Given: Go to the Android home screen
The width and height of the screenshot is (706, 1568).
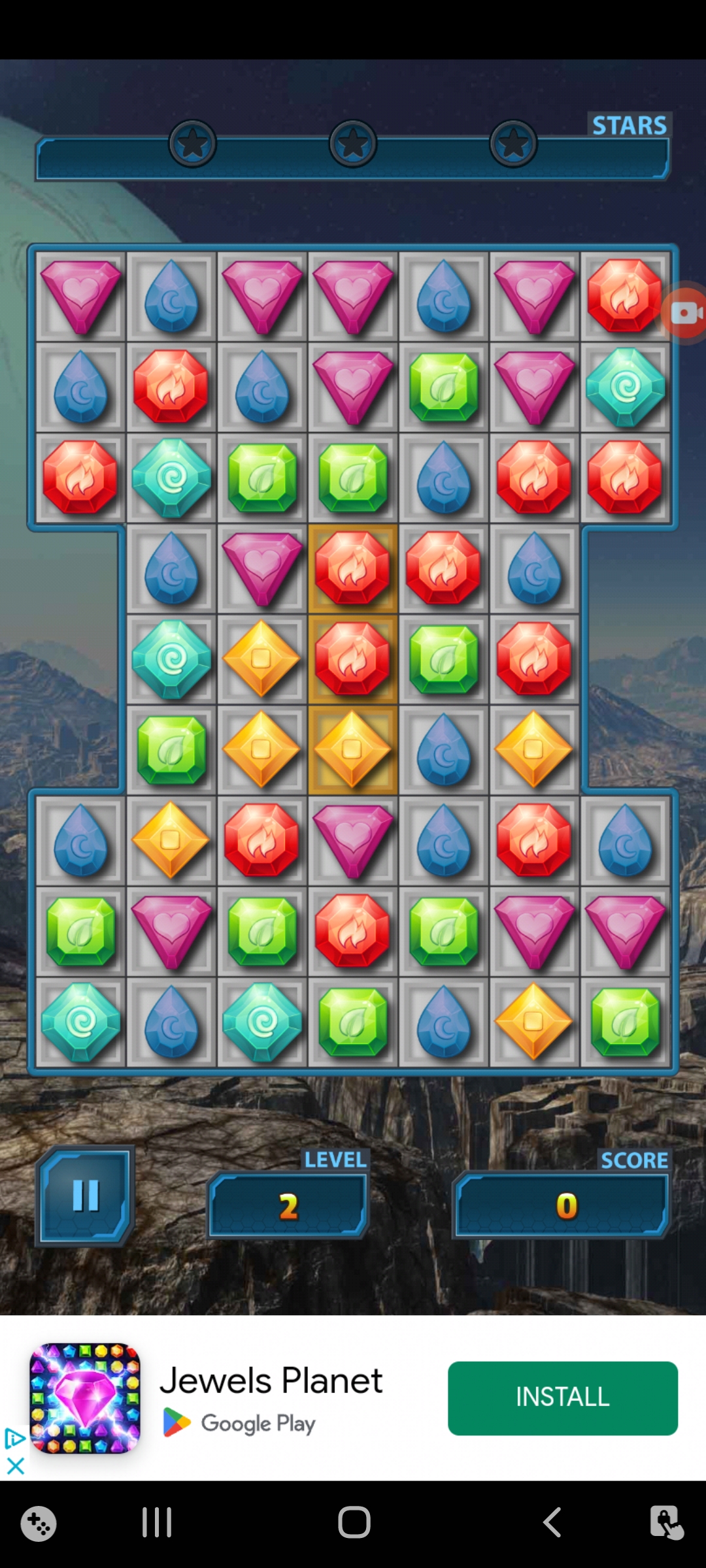Looking at the screenshot, I should [x=354, y=1522].
